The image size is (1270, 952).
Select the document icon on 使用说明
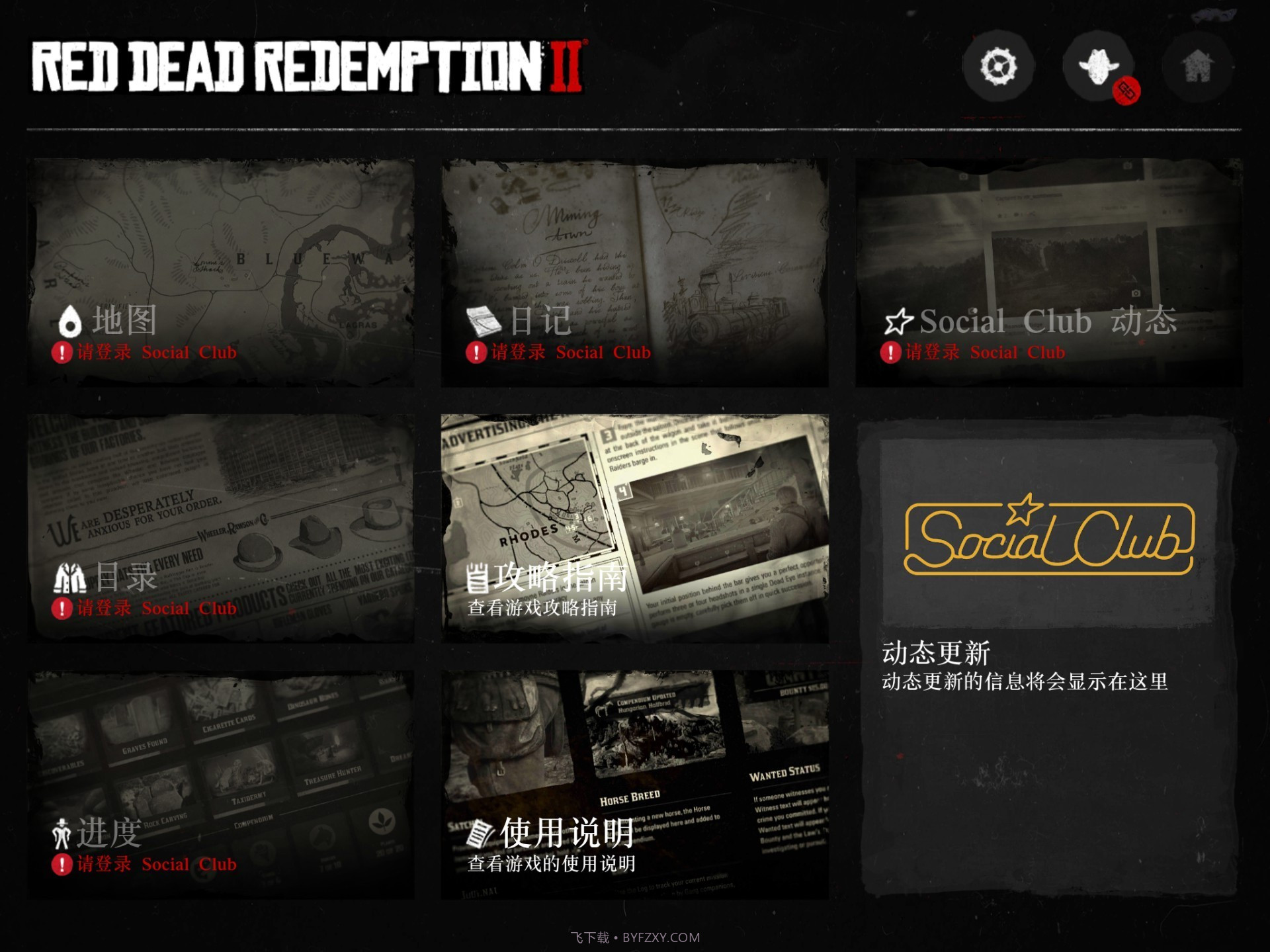click(480, 834)
